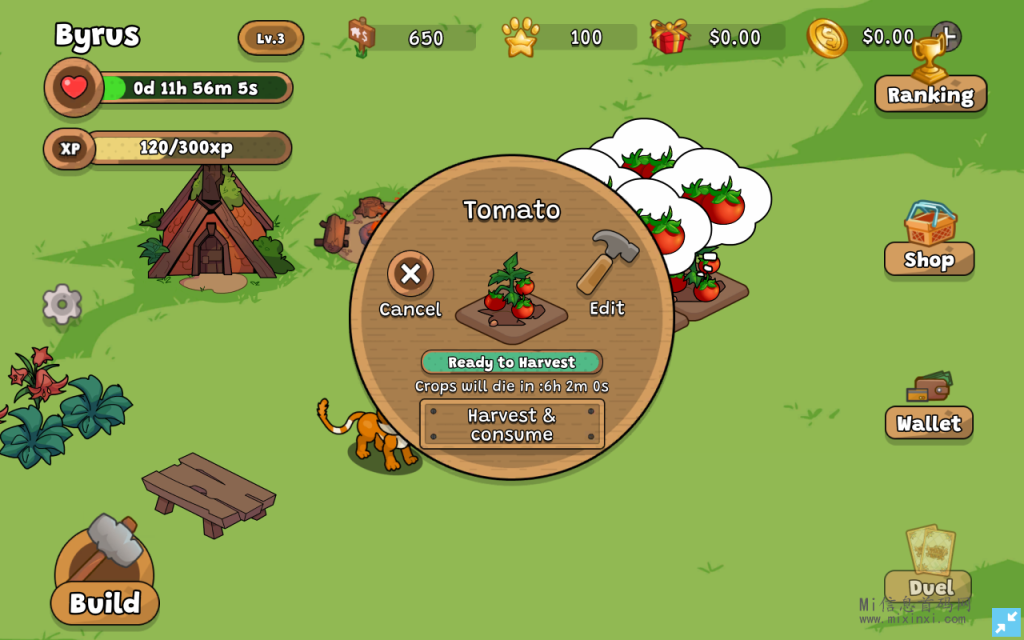Start a Duel
1024x640 pixels.
tap(929, 585)
